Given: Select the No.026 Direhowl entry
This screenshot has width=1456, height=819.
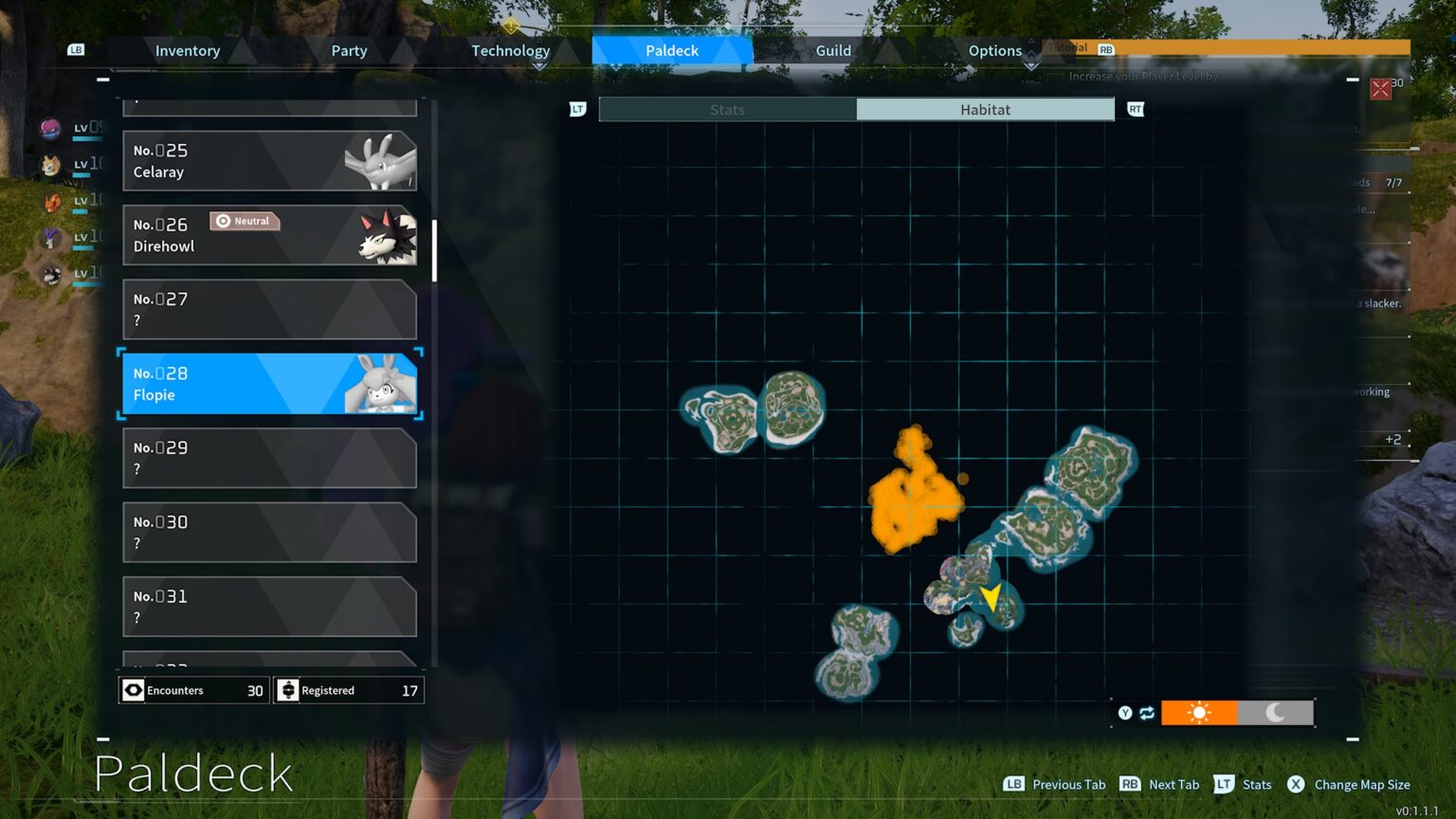Looking at the screenshot, I should (x=270, y=235).
